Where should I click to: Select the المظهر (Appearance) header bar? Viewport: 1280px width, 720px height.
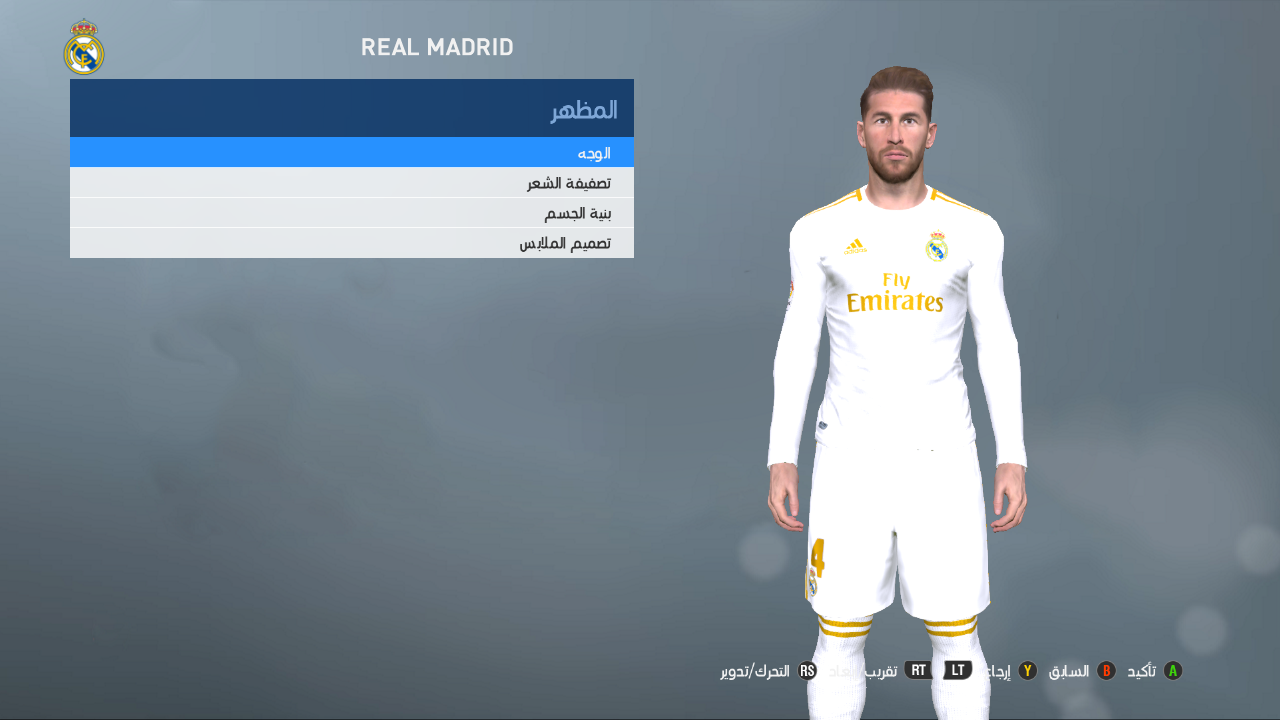(x=350, y=108)
